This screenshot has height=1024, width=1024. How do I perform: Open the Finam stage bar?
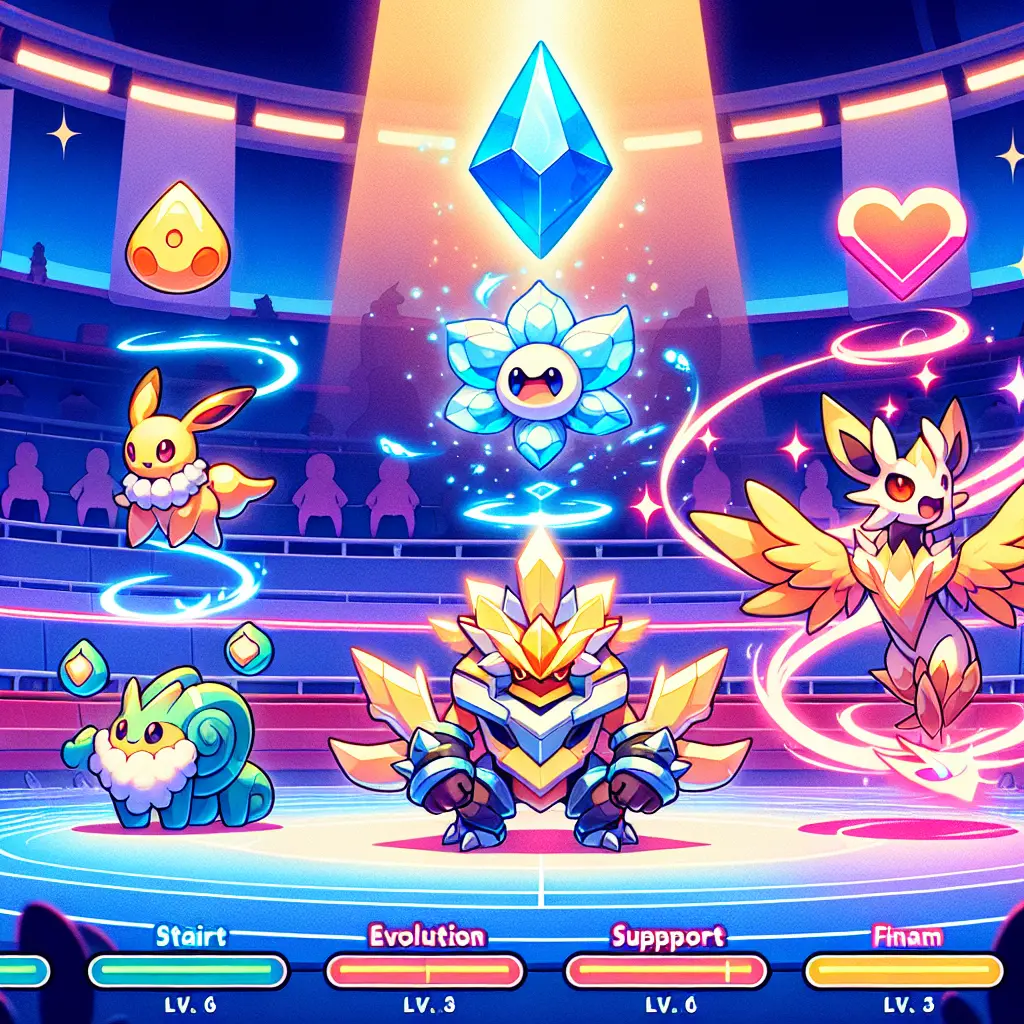pos(904,969)
